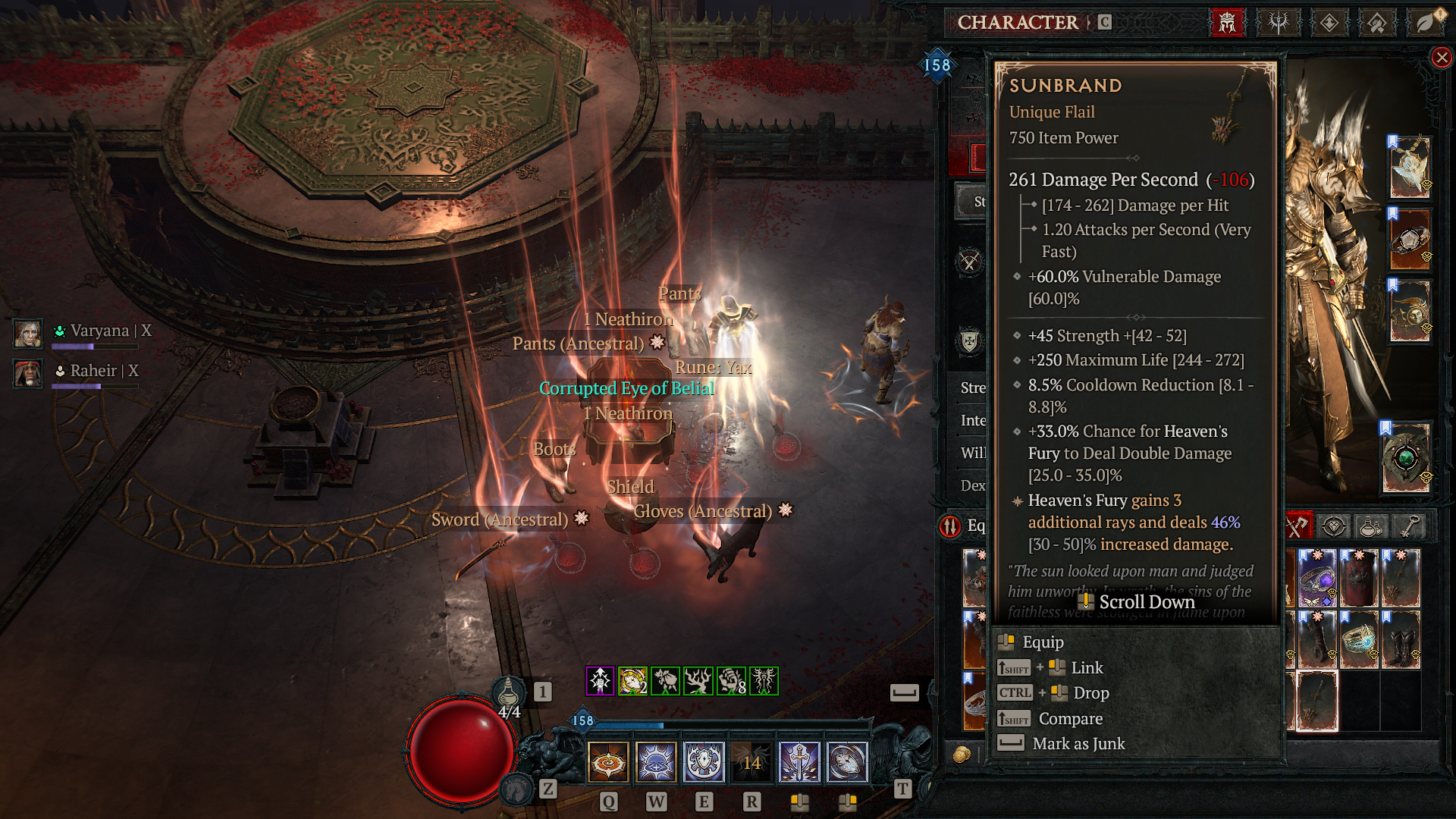Pick the blue jeweled ring in inventory
1456x819 pixels.
pos(1359,641)
